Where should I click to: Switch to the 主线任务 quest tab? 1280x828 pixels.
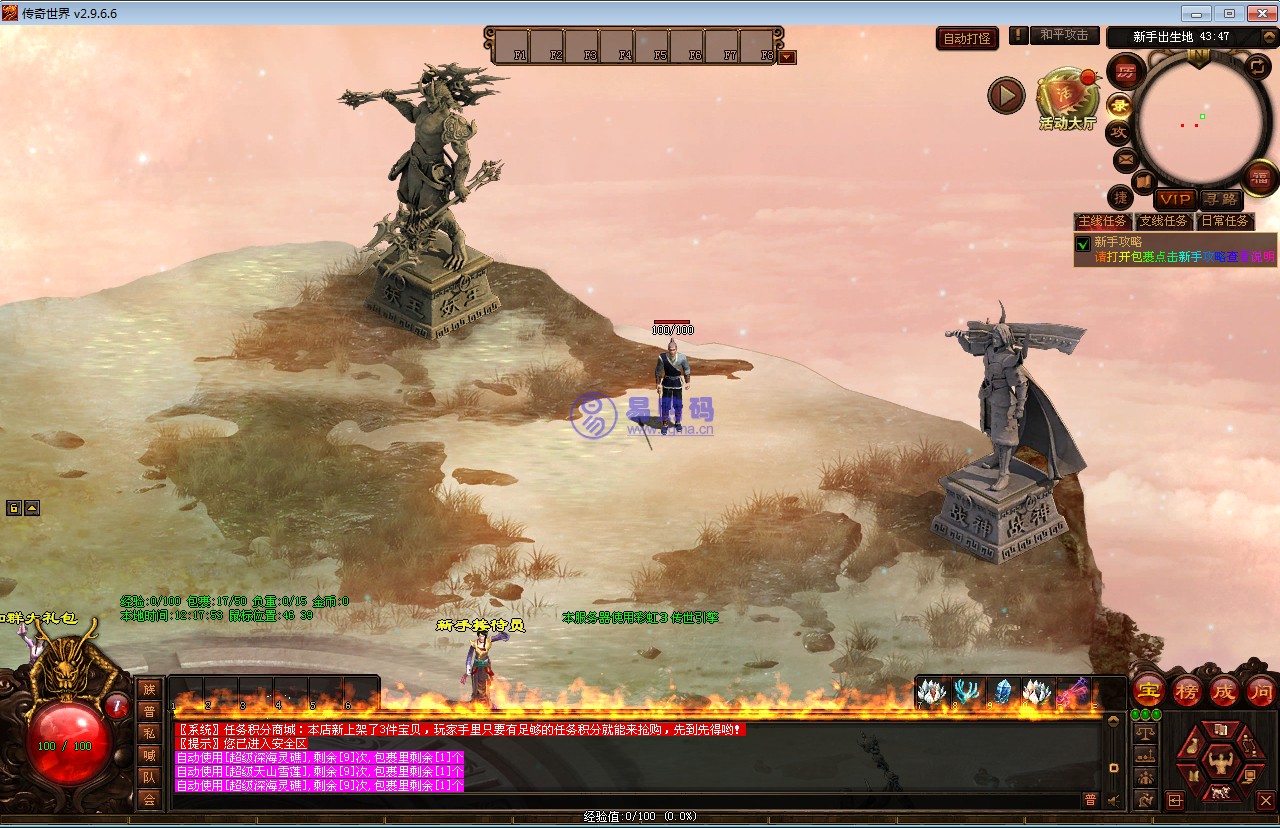coord(1102,221)
